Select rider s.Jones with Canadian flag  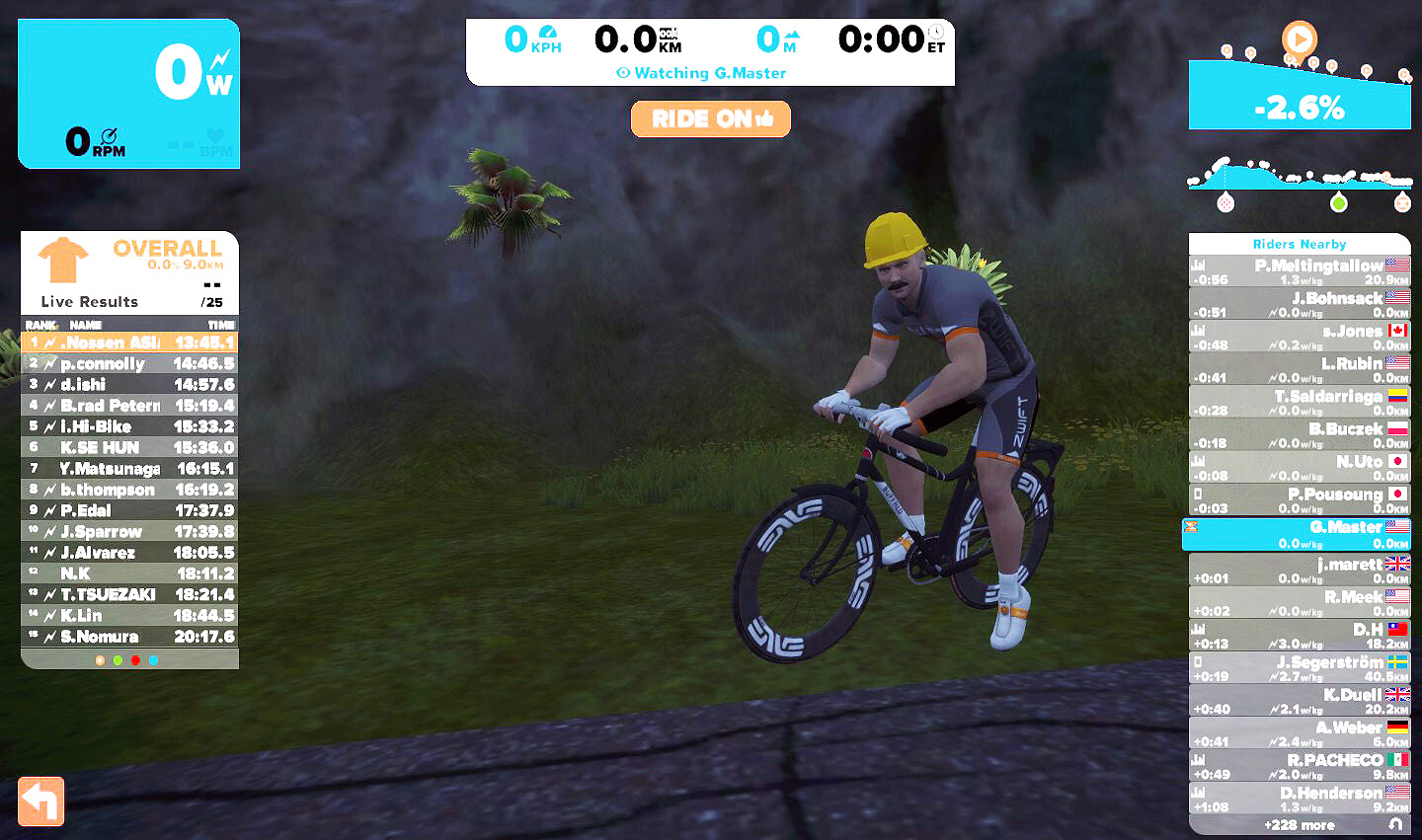(1300, 337)
